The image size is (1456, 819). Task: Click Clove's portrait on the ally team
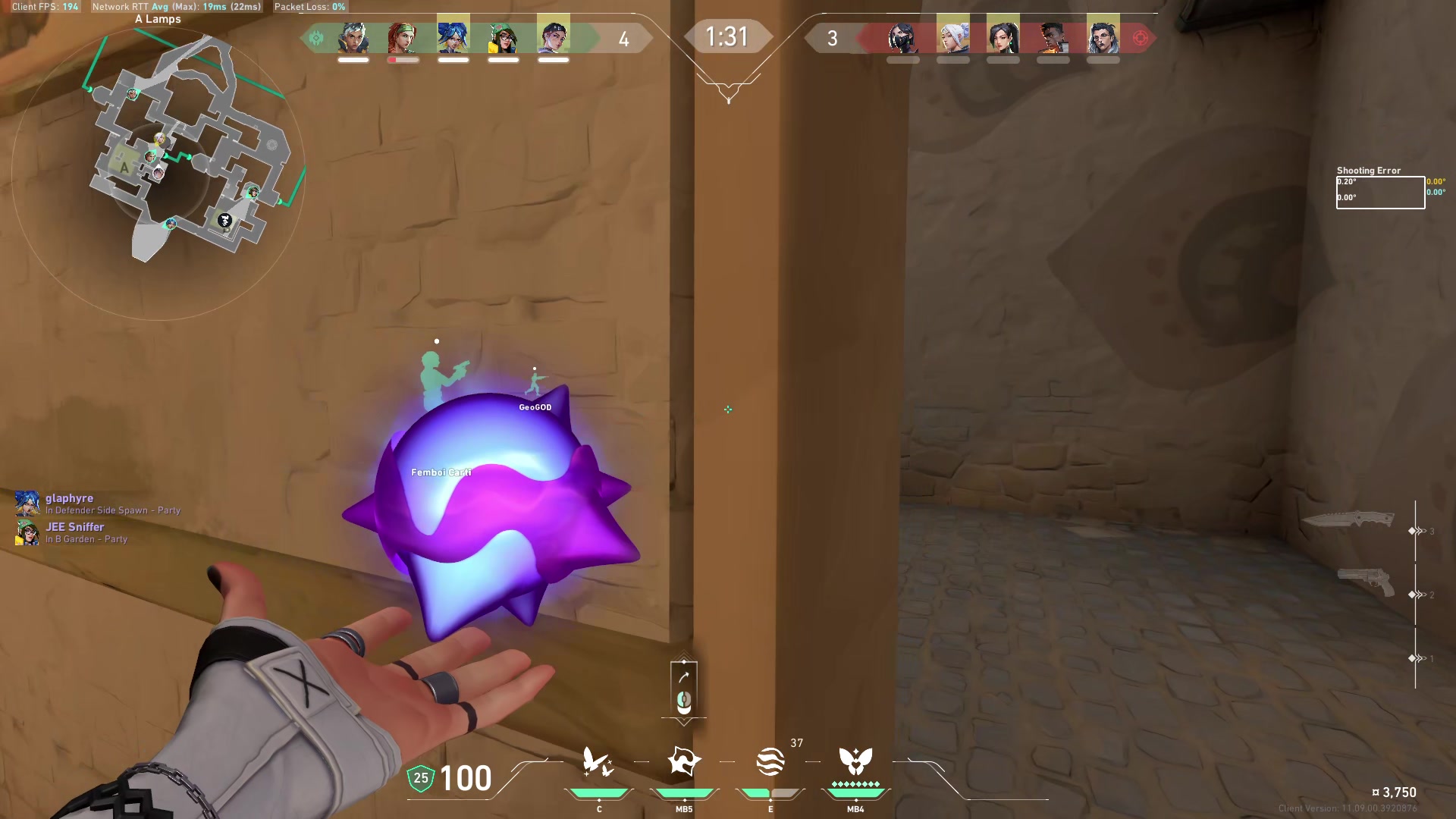(554, 36)
